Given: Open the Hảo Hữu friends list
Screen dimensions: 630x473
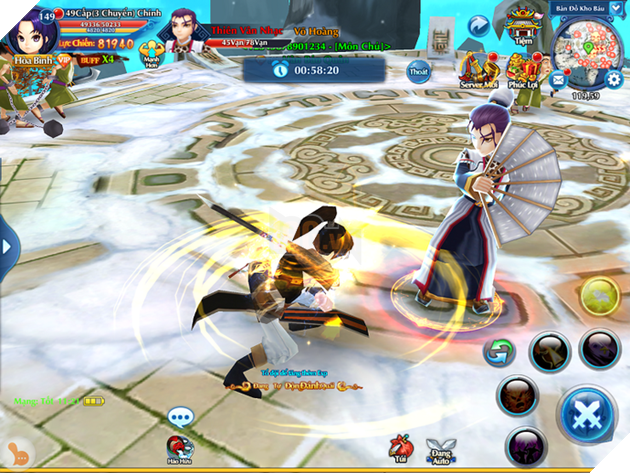Looking at the screenshot, I should tap(181, 450).
